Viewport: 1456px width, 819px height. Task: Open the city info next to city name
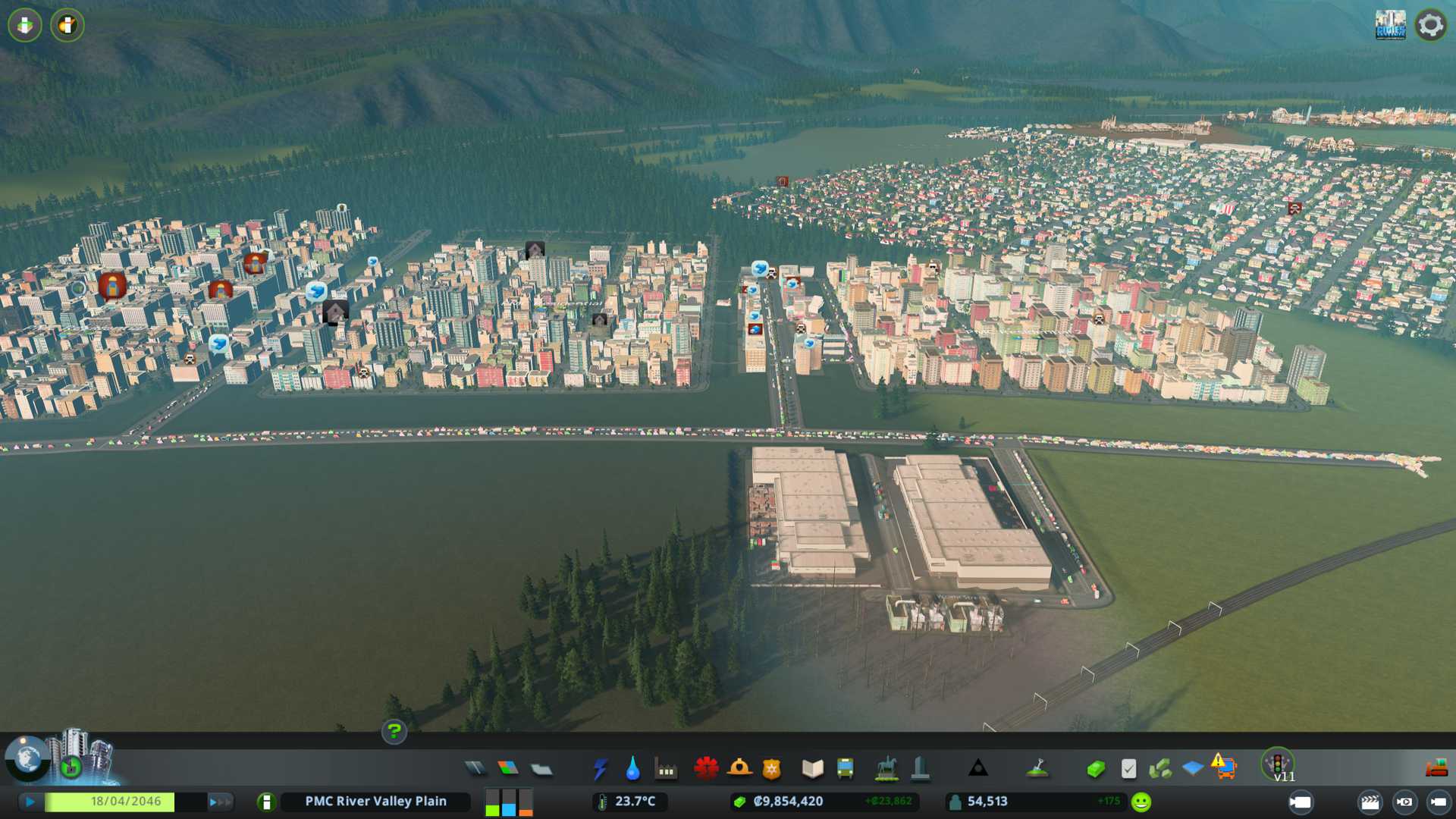tap(266, 802)
